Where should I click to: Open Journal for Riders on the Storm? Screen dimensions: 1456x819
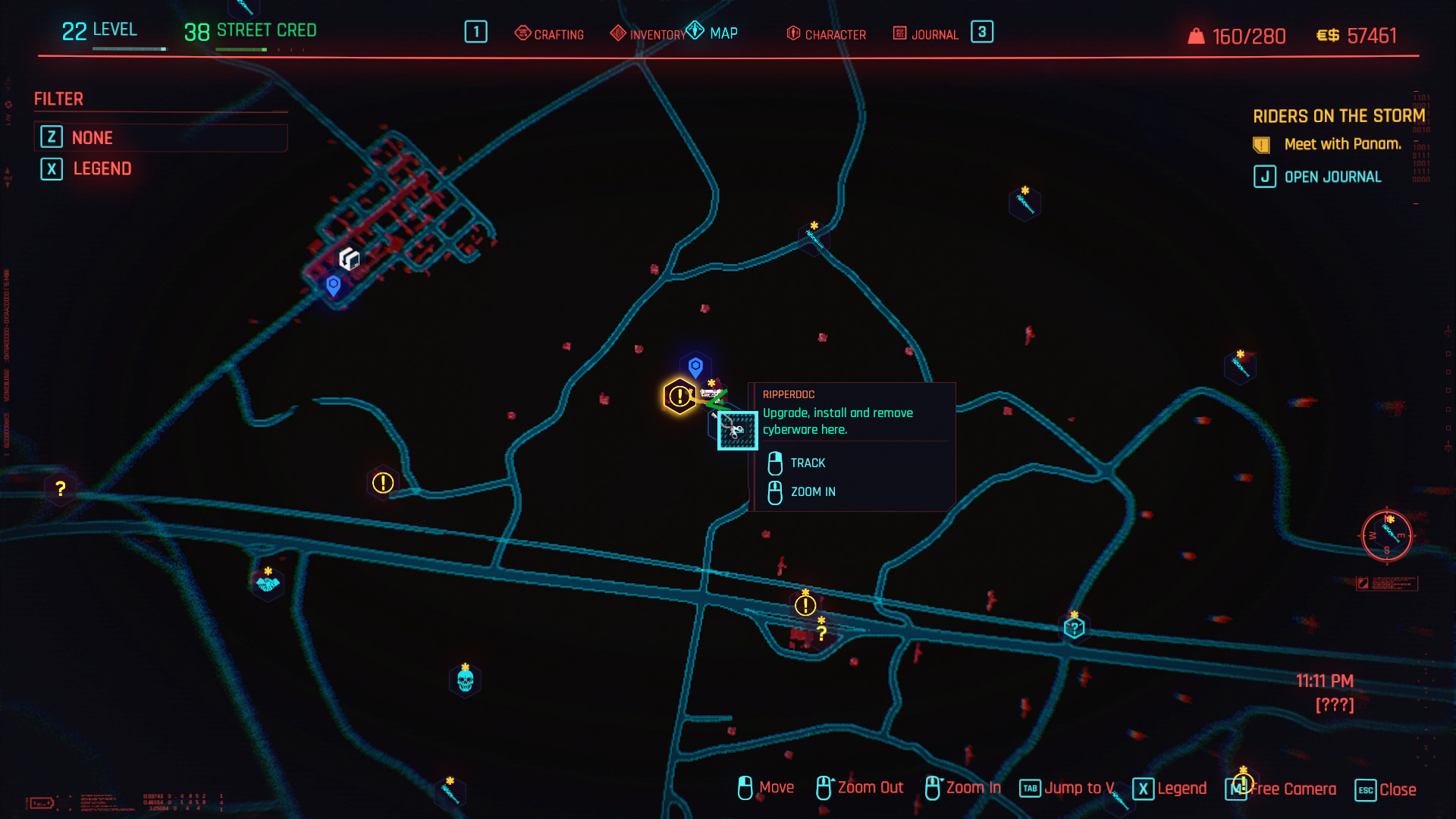(x=1318, y=177)
